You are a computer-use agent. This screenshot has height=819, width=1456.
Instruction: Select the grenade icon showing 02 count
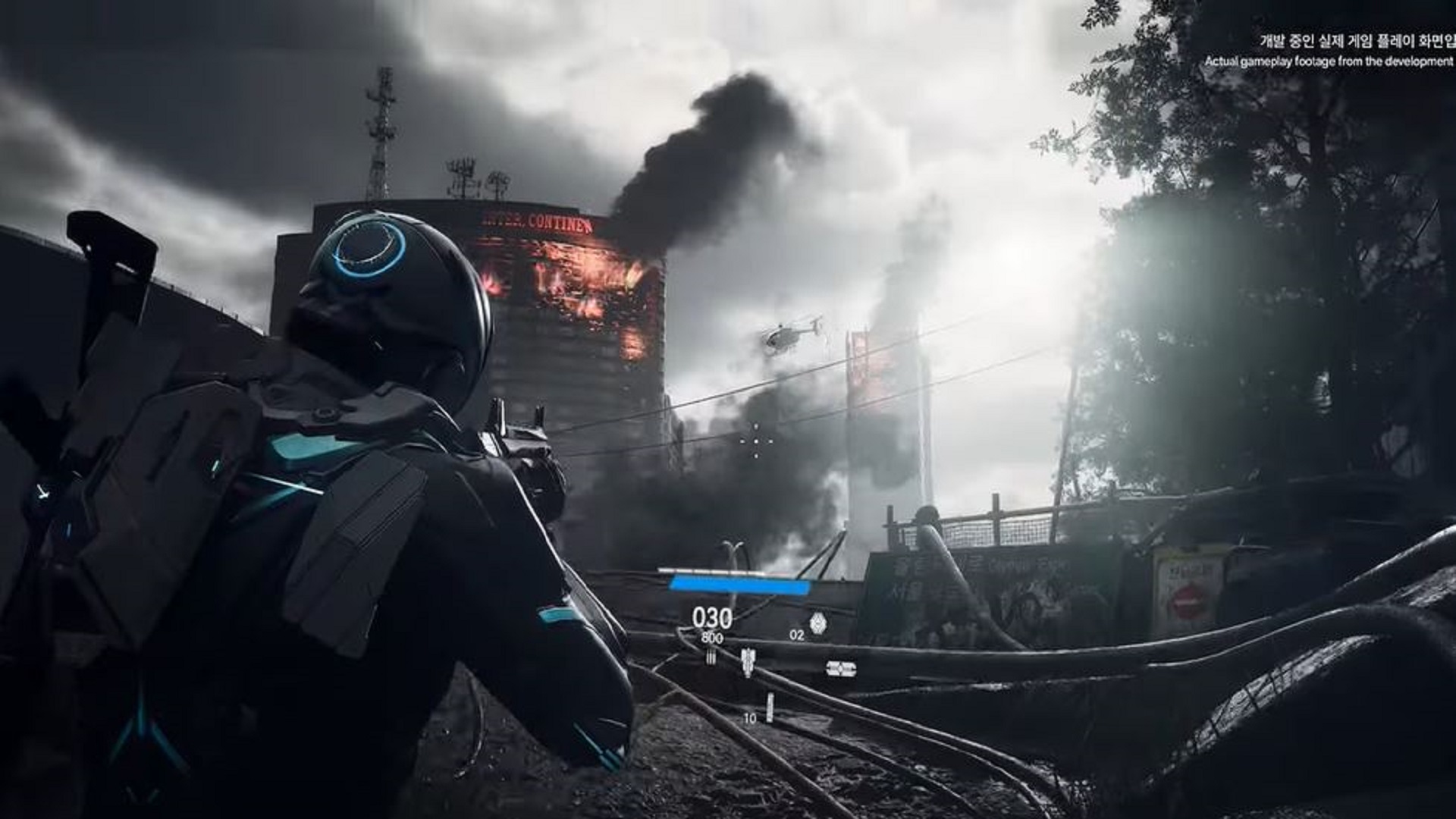819,622
